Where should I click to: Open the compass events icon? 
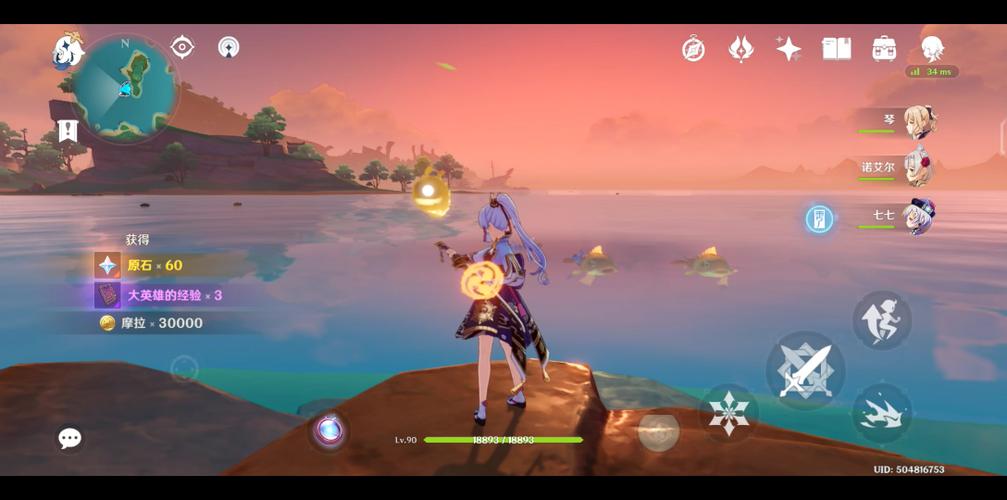[693, 48]
